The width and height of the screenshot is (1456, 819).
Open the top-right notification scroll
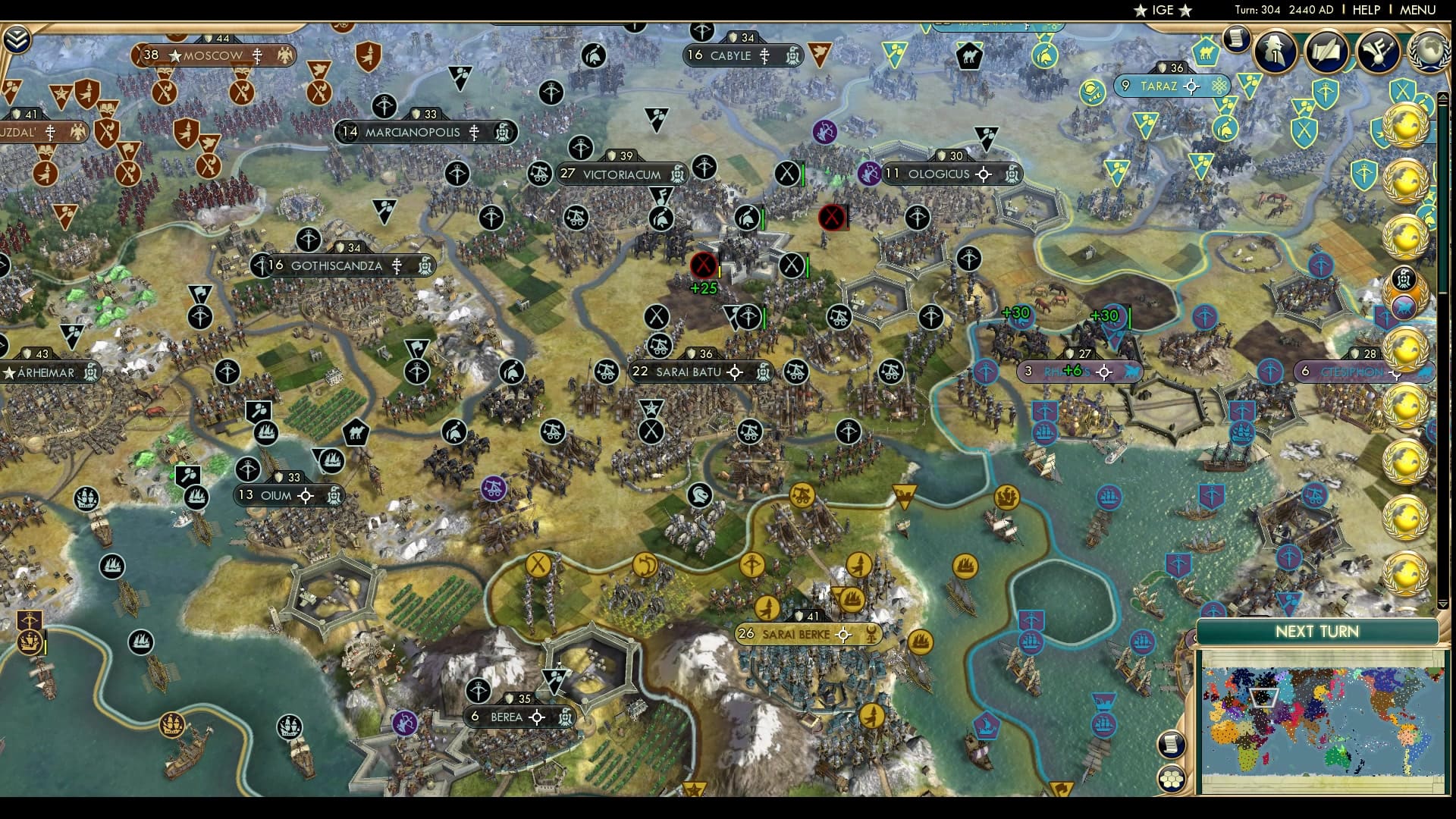[1238, 39]
